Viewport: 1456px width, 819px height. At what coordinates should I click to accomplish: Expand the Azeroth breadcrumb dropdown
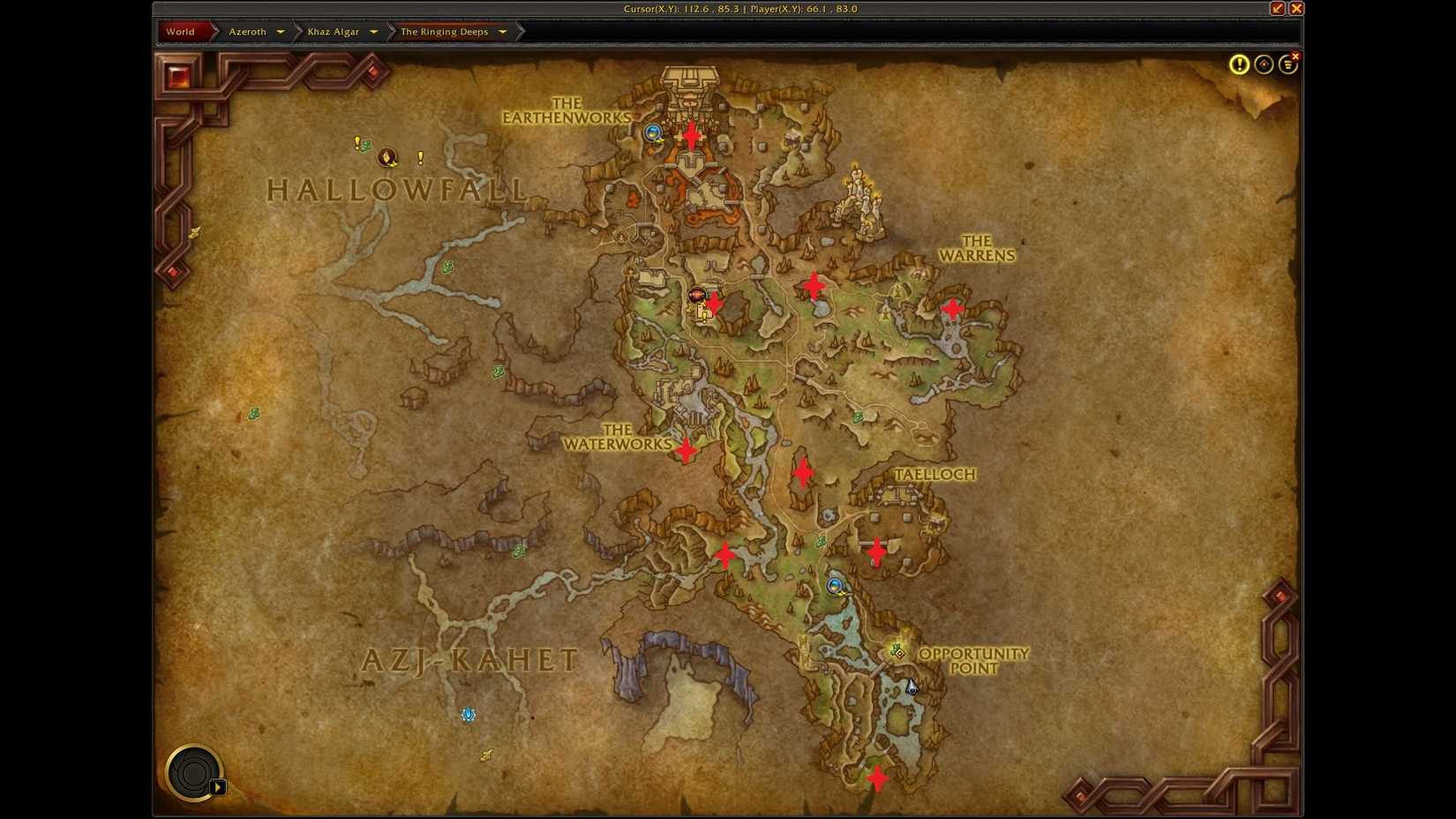pos(281,31)
